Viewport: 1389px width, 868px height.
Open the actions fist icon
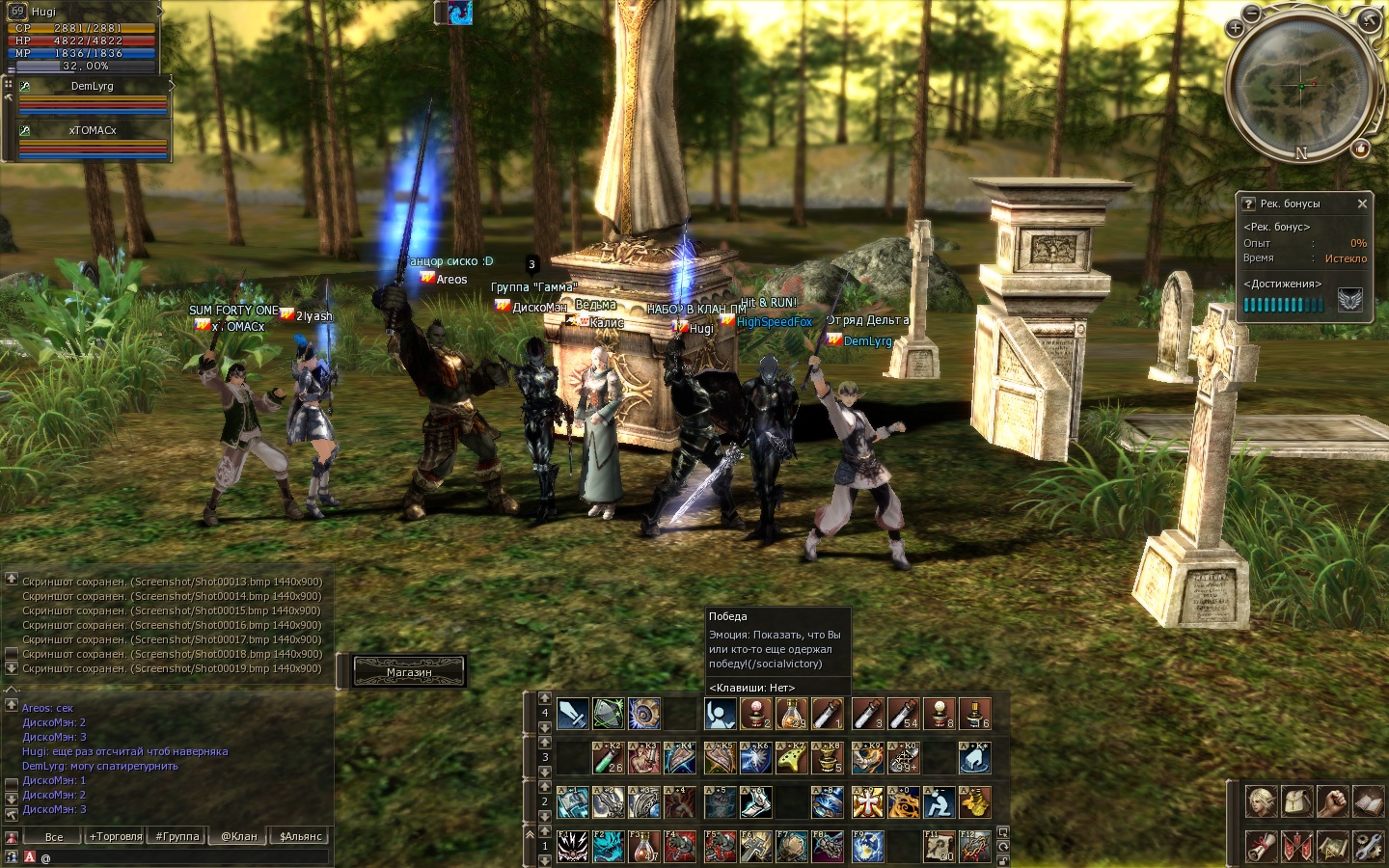[x=1333, y=801]
